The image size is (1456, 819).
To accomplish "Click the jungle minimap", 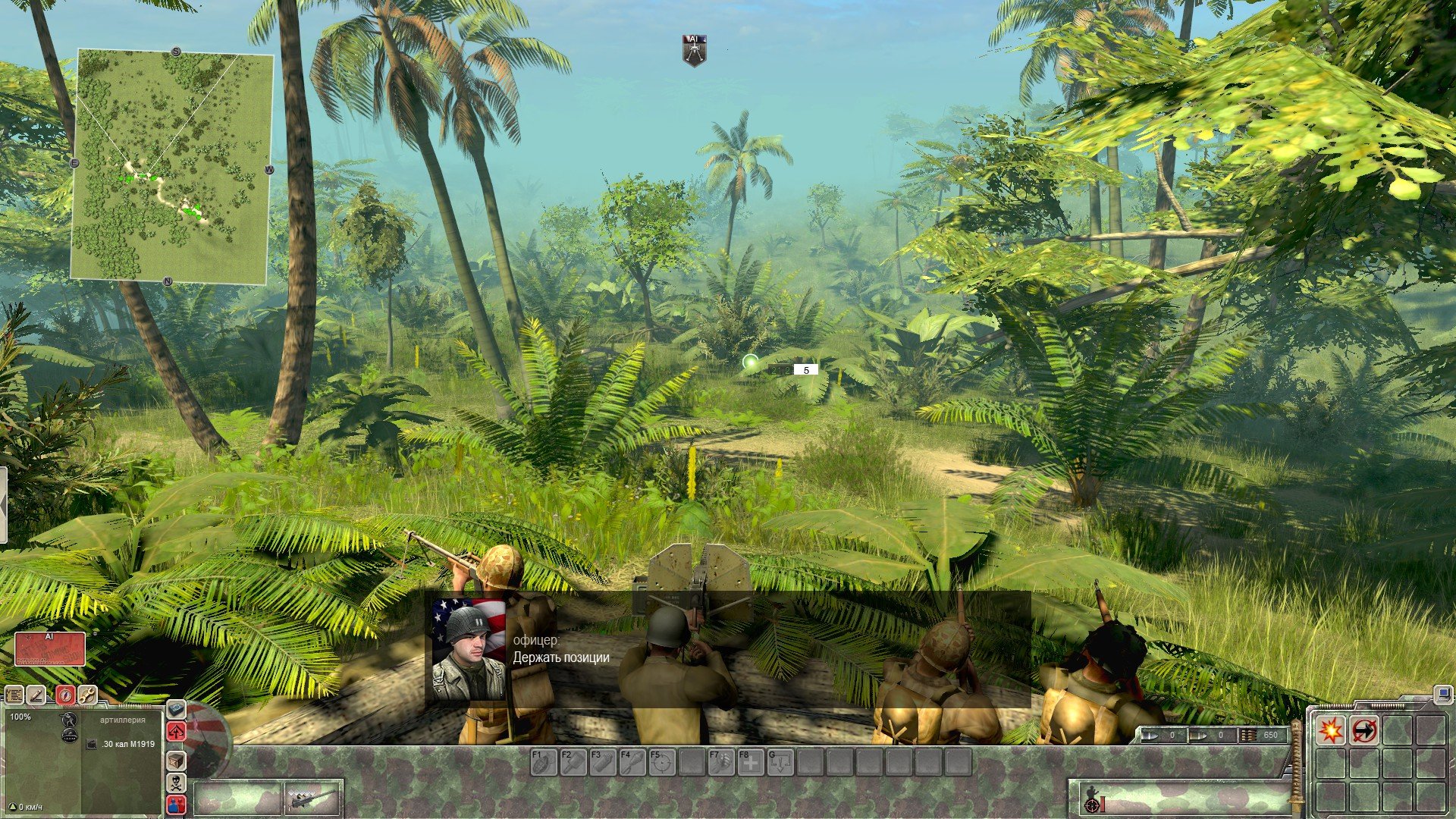I will pyautogui.click(x=171, y=167).
